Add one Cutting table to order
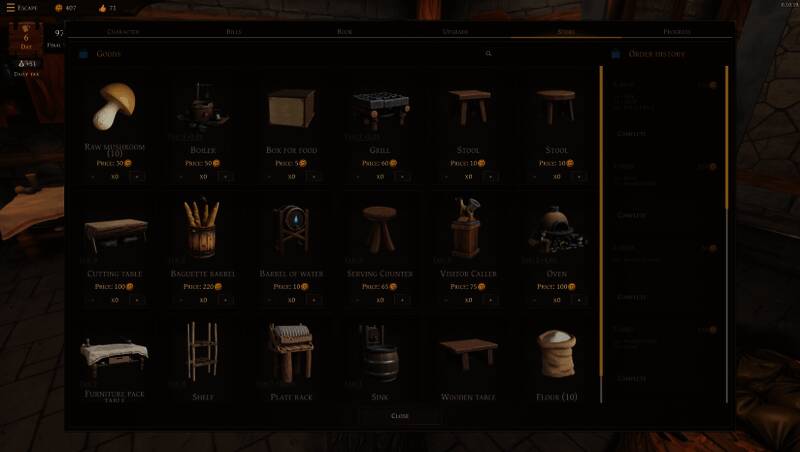 (136, 299)
